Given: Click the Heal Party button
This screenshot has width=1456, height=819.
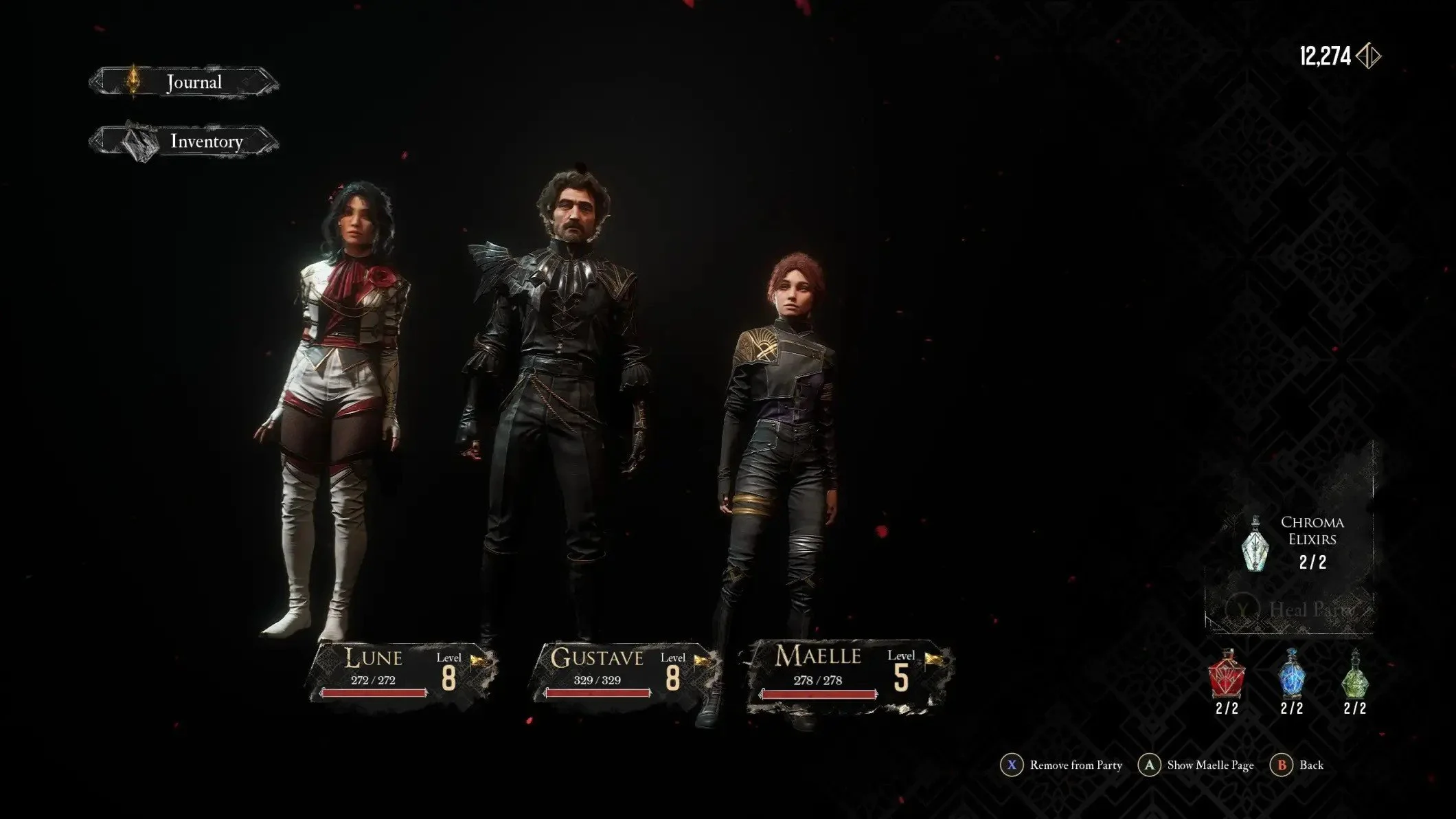Looking at the screenshot, I should pos(1290,609).
